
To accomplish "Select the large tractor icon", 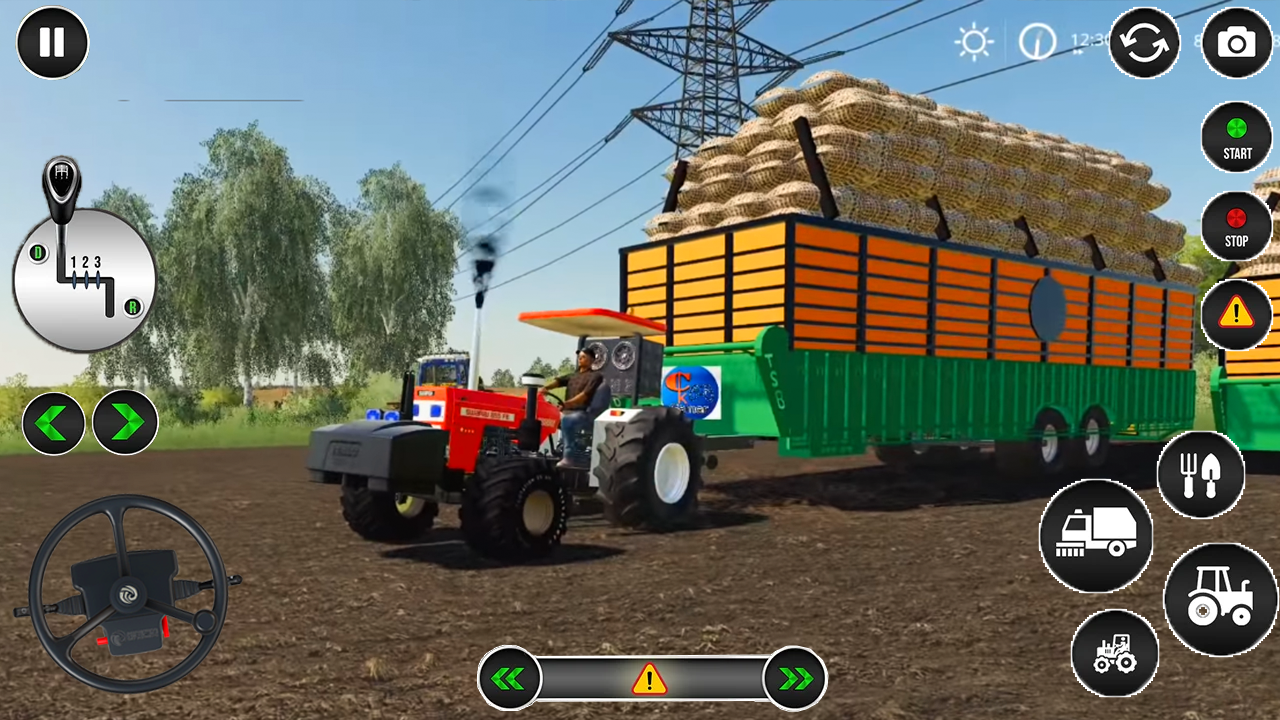I will click(1221, 598).
